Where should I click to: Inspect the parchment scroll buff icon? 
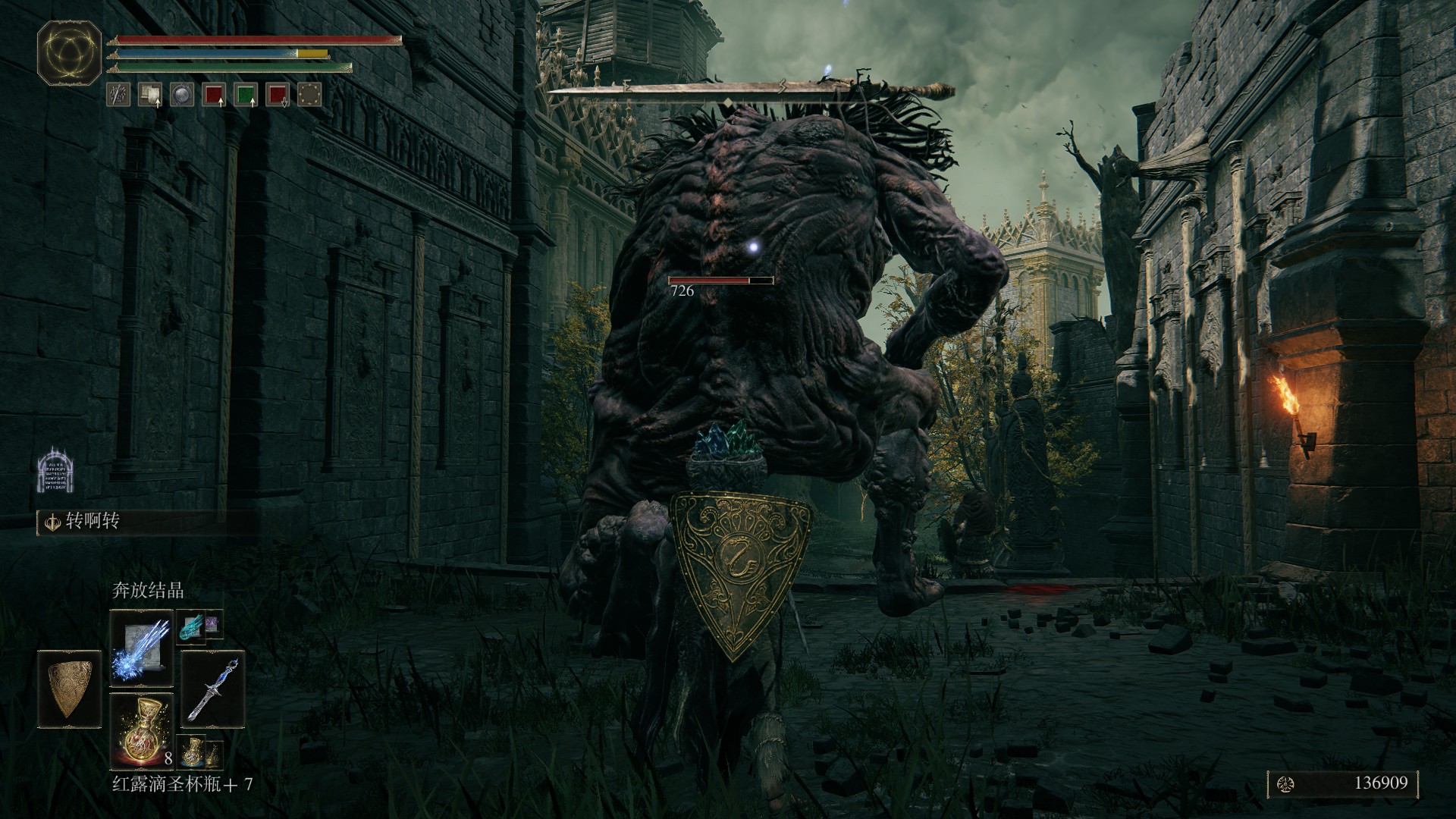[x=149, y=94]
